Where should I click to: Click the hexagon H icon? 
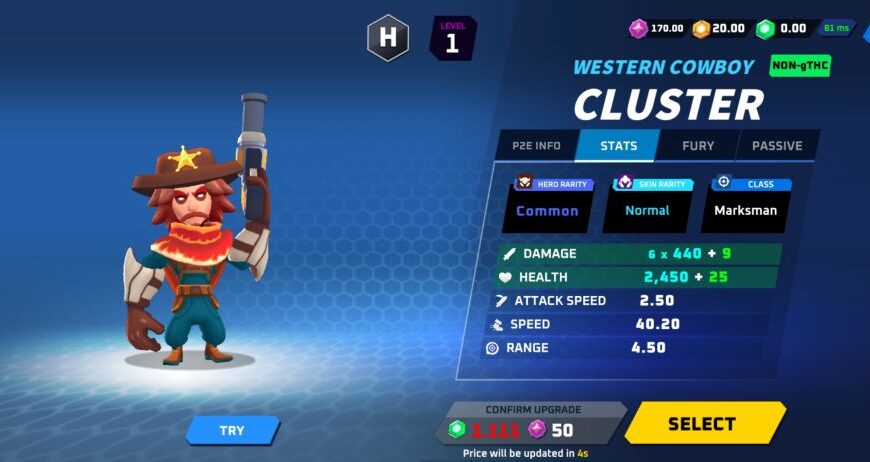point(387,40)
